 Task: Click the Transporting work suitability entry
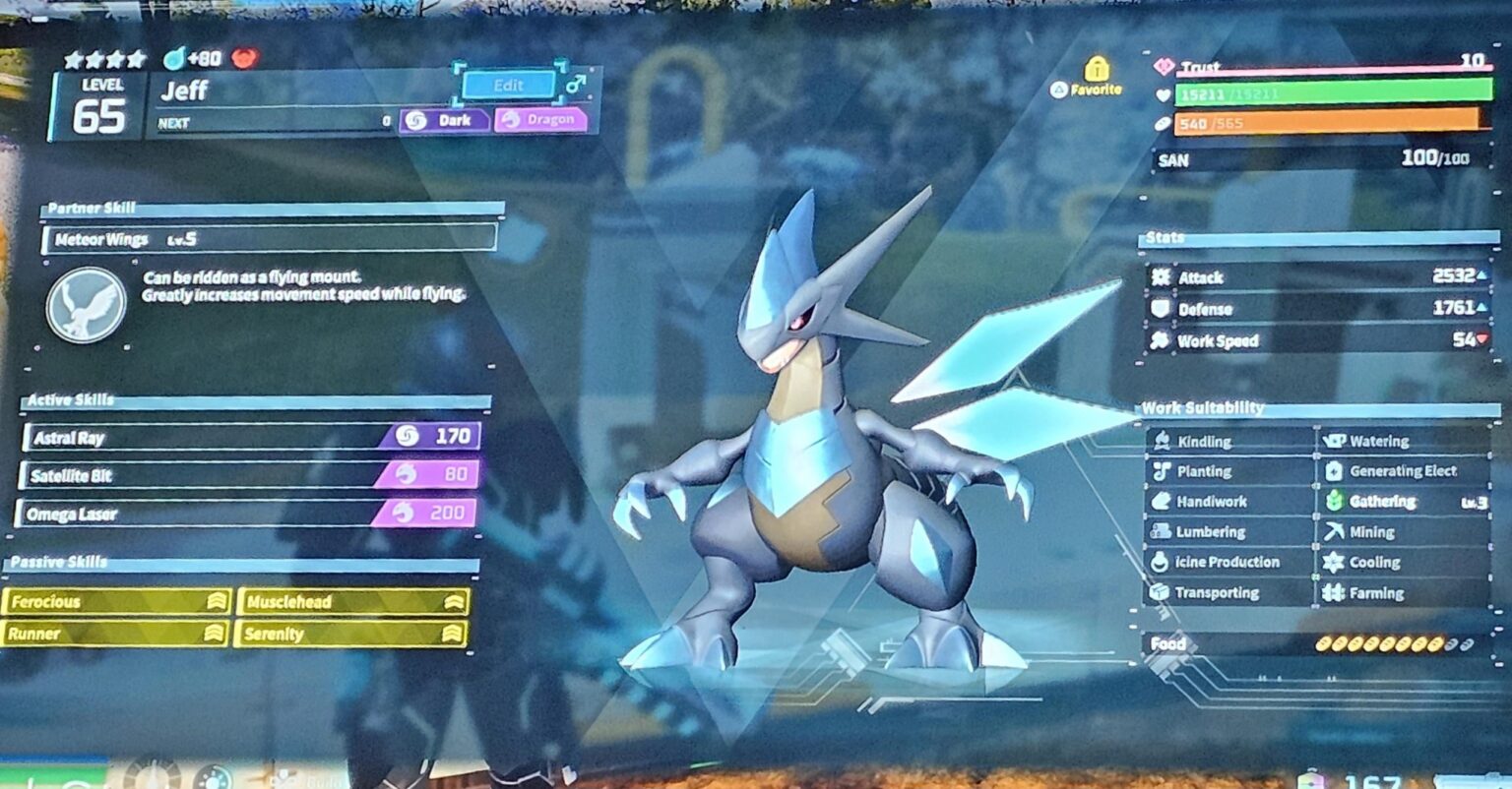coord(1230,593)
